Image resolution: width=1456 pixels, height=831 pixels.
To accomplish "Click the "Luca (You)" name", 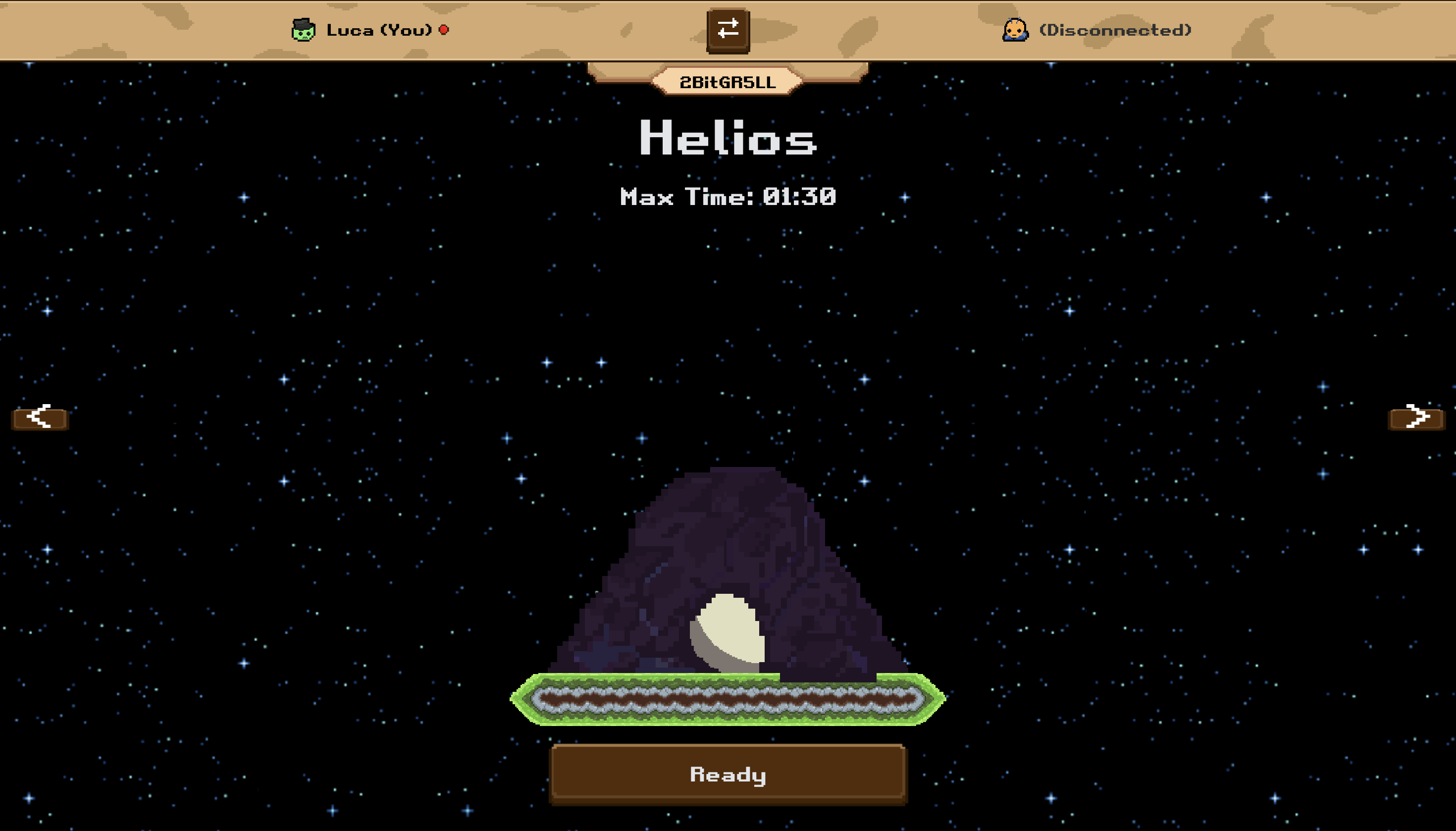I will (378, 30).
